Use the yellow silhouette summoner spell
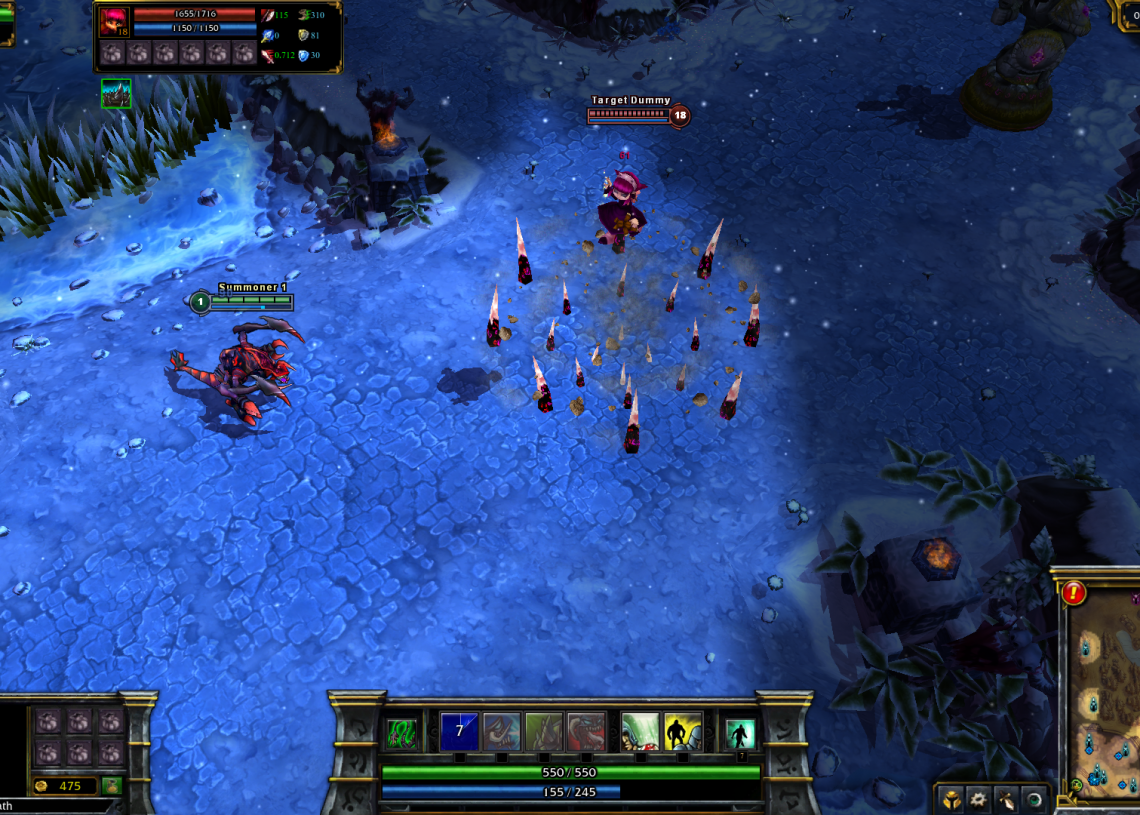The width and height of the screenshot is (1140, 815). pyautogui.click(x=683, y=732)
